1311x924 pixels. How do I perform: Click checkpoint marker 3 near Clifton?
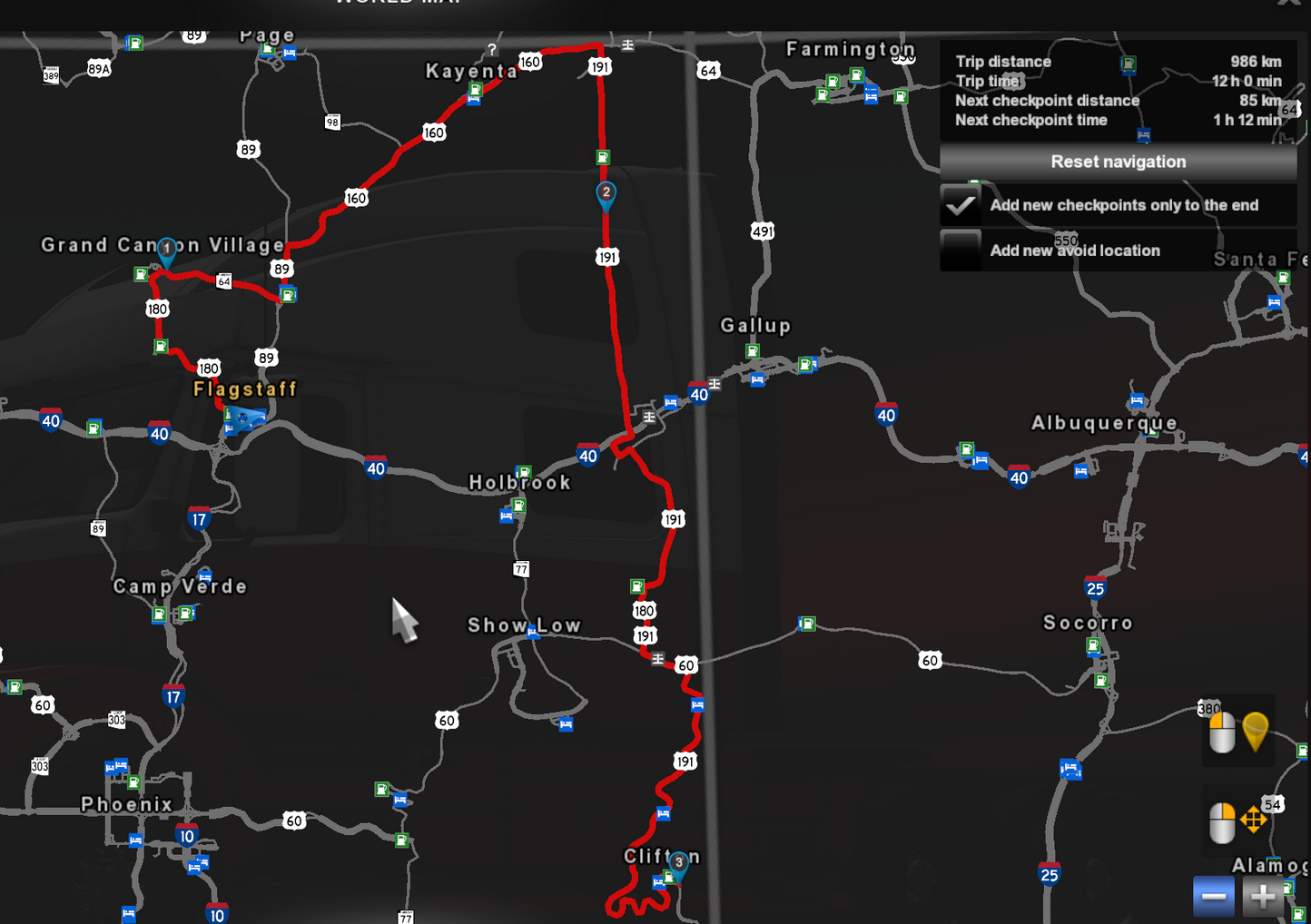pos(678,861)
